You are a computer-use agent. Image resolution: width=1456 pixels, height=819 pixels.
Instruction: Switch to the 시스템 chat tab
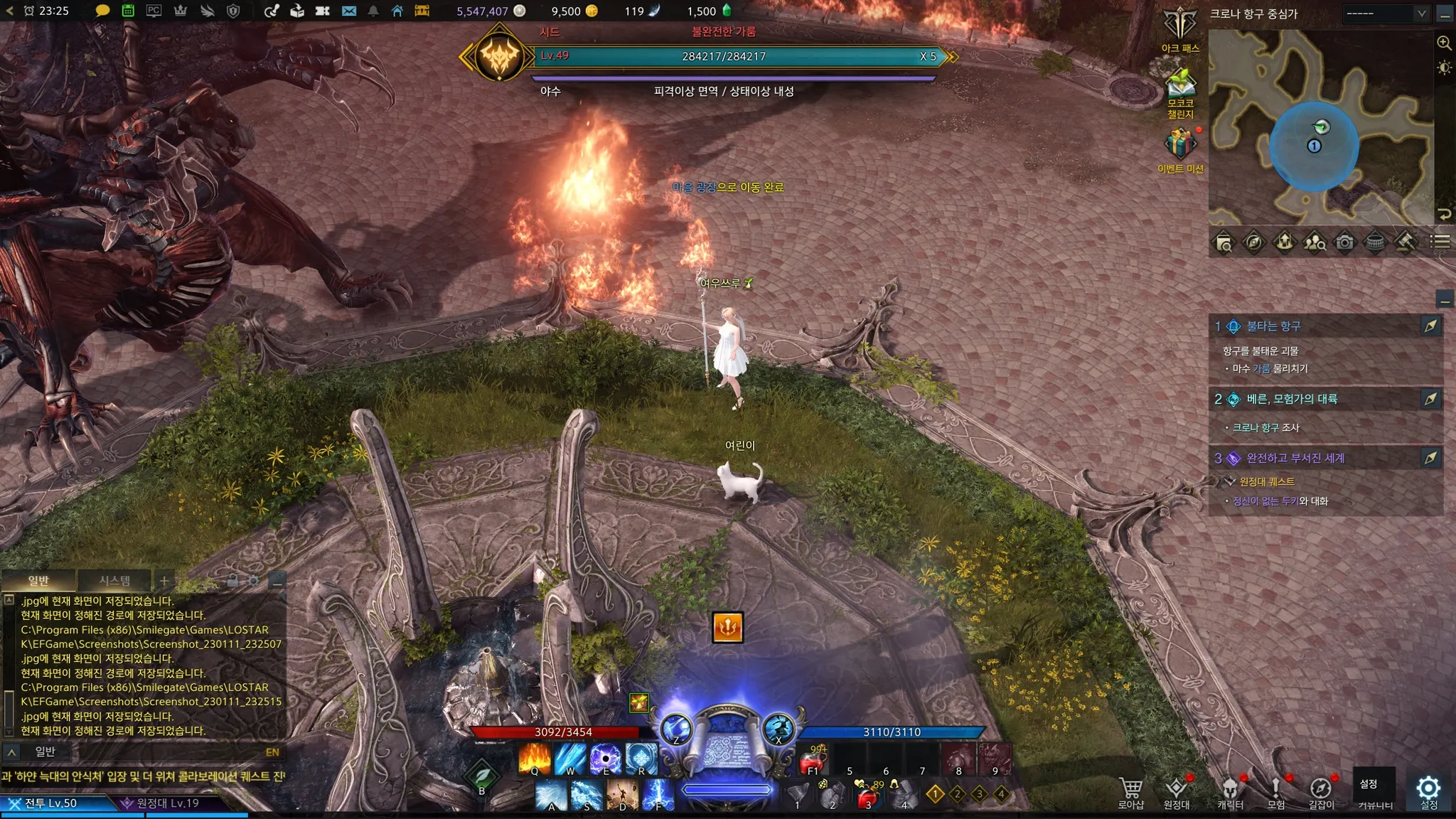pos(114,580)
